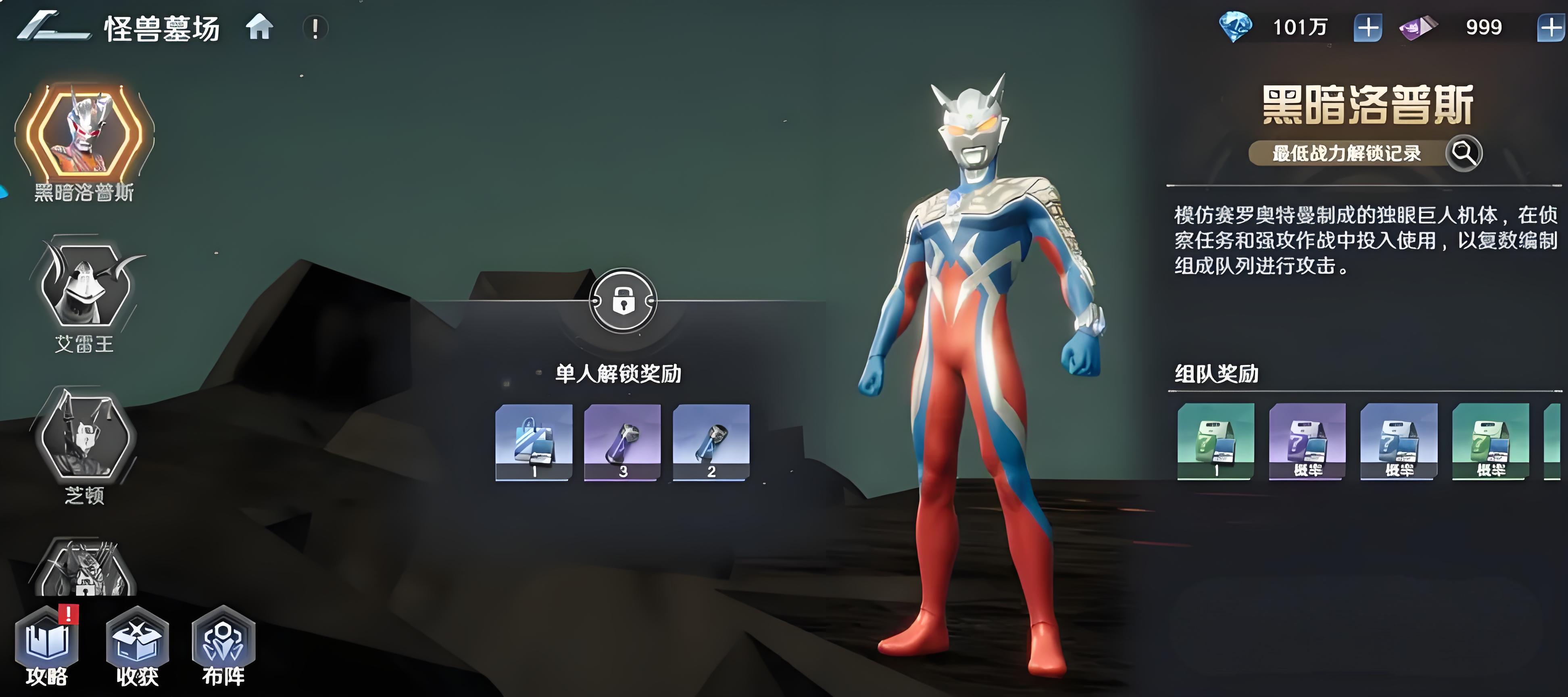The image size is (1568, 697).
Task: Inspect the gift bag solo reward
Action: click(x=534, y=442)
